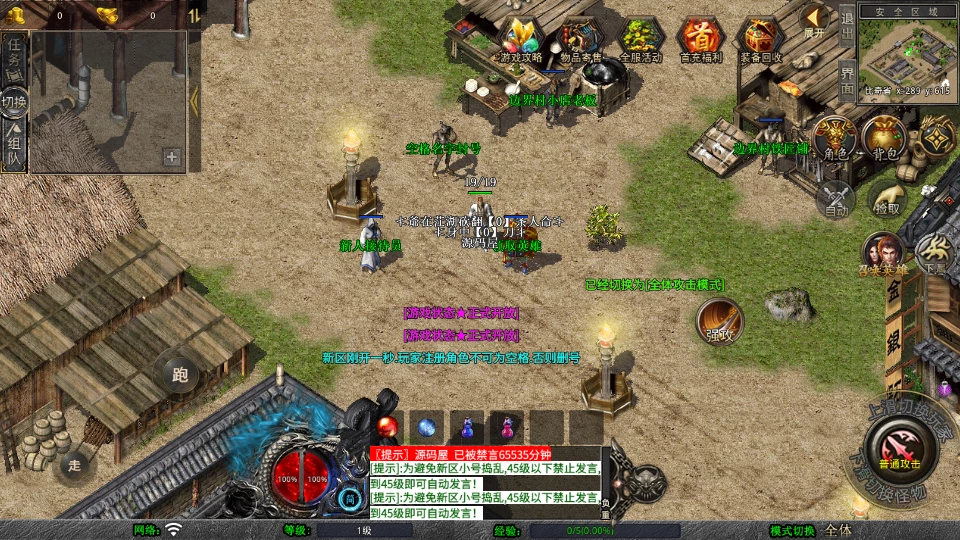The height and width of the screenshot is (540, 960).
Task: Open the 背包 backpack
Action: (x=885, y=139)
